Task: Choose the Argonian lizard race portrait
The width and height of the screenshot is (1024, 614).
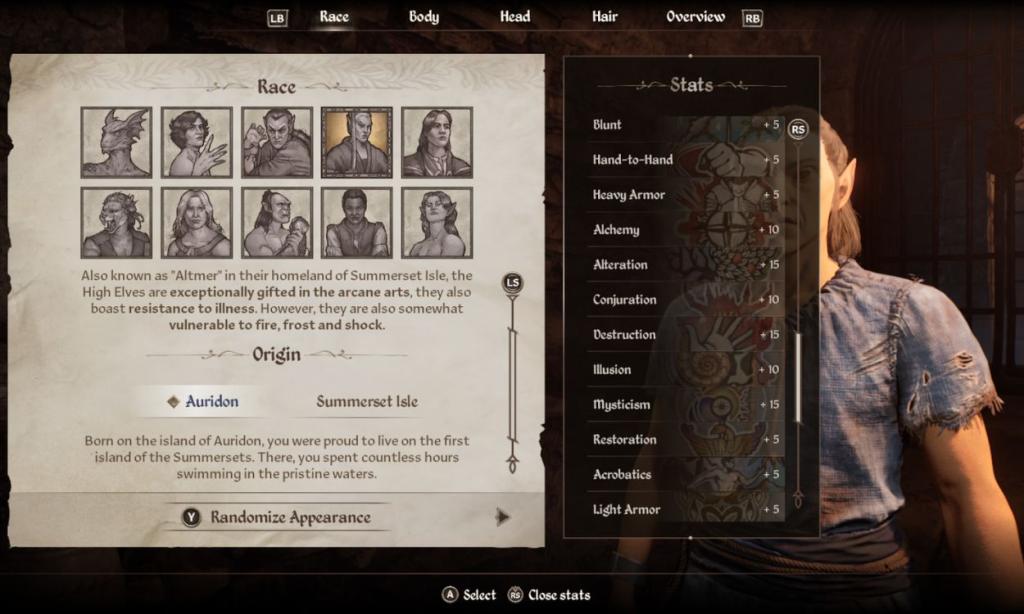Action: pyautogui.click(x=116, y=143)
